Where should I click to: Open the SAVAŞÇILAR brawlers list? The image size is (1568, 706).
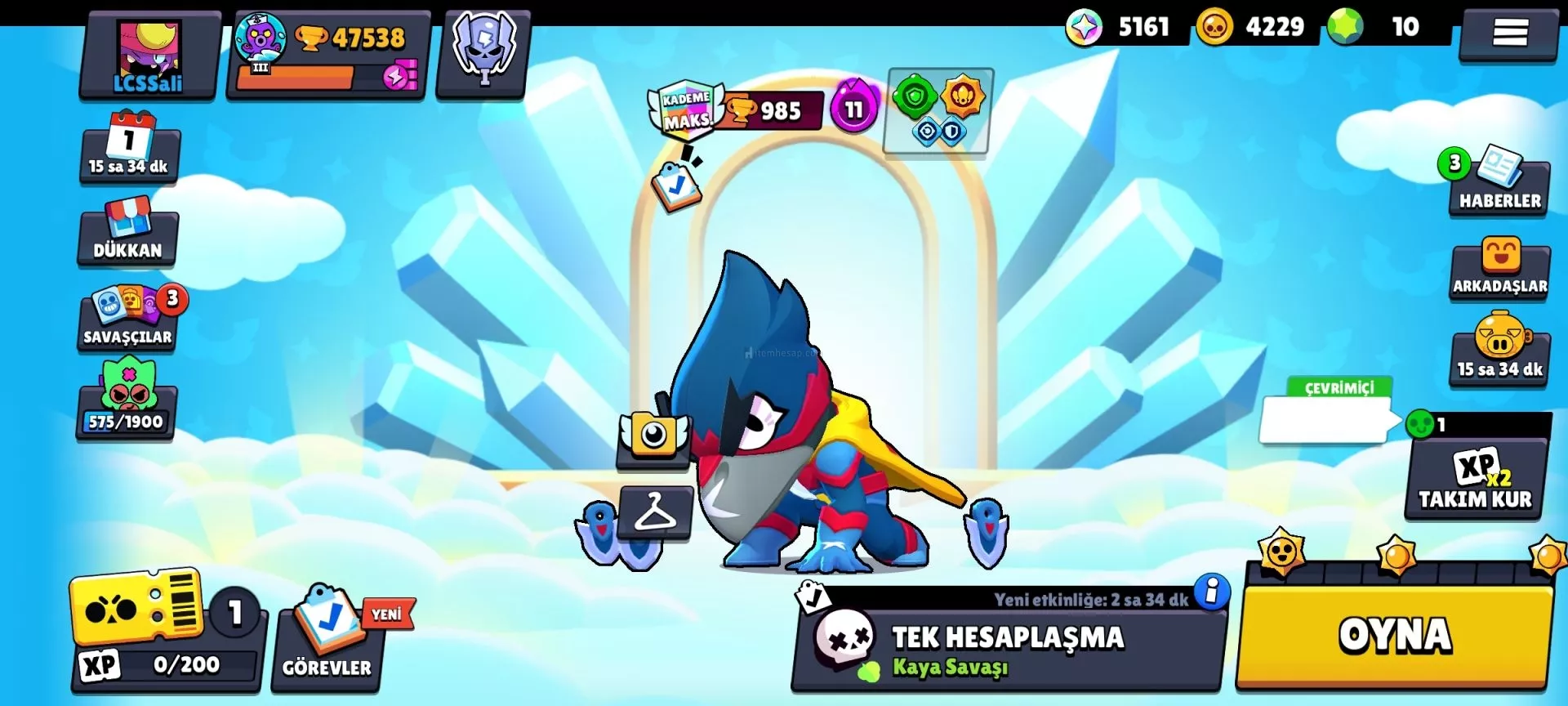point(128,320)
